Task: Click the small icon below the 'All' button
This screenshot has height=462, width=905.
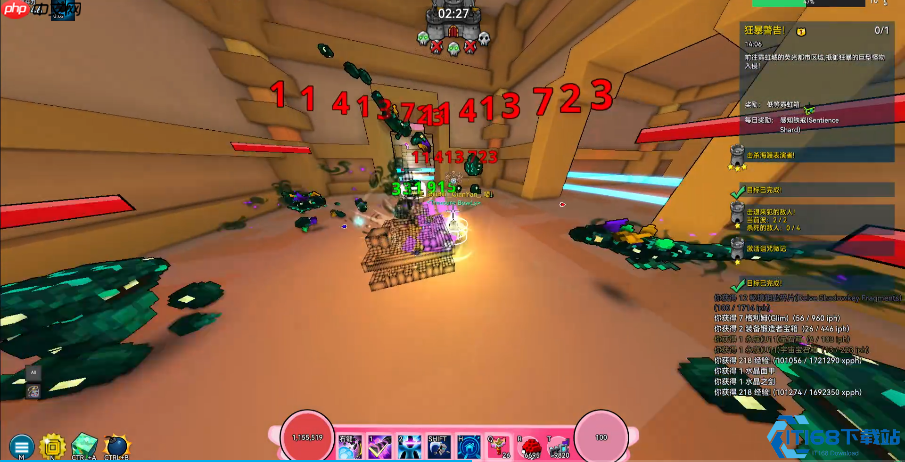Action: [33, 390]
